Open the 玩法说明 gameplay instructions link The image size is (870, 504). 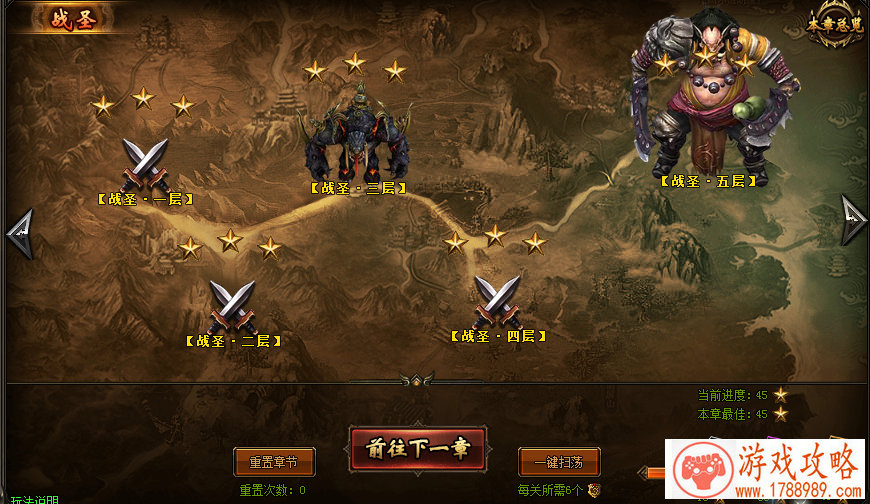point(35,499)
